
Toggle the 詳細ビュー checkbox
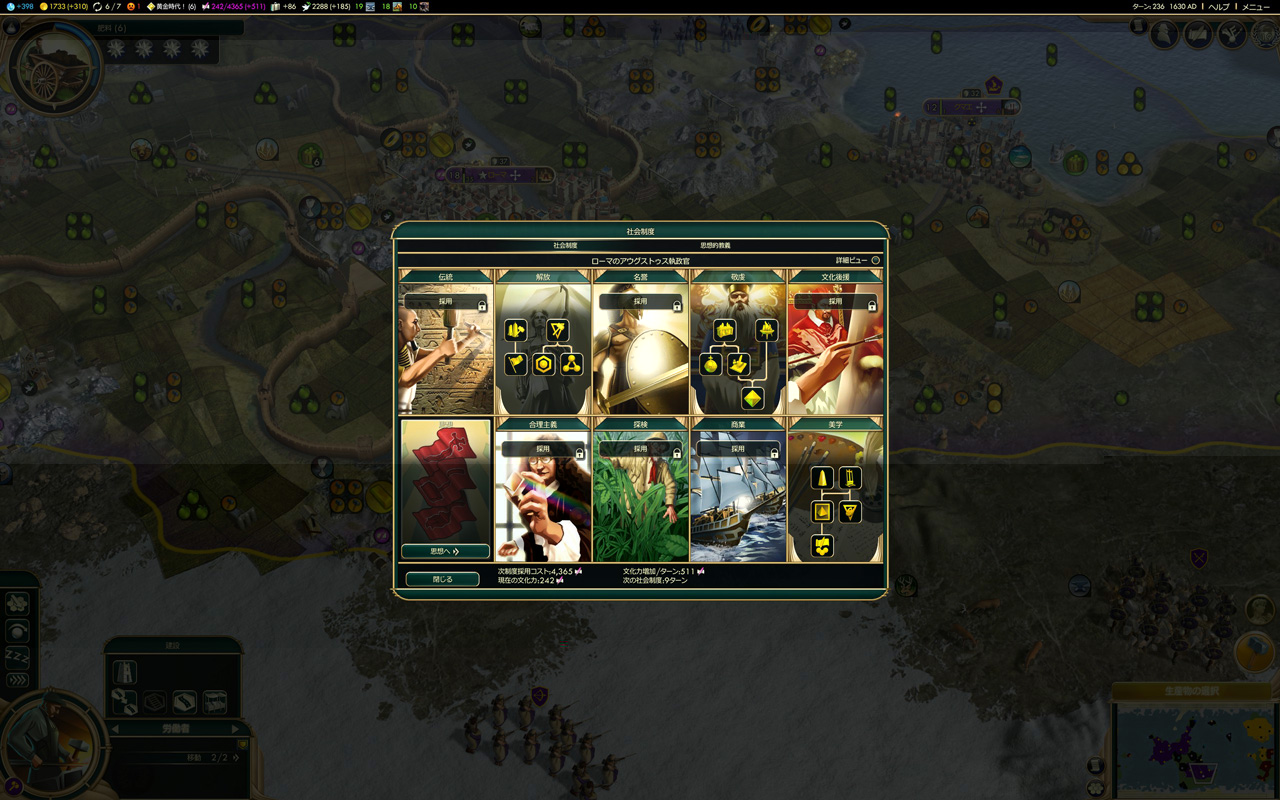pyautogui.click(x=875, y=261)
